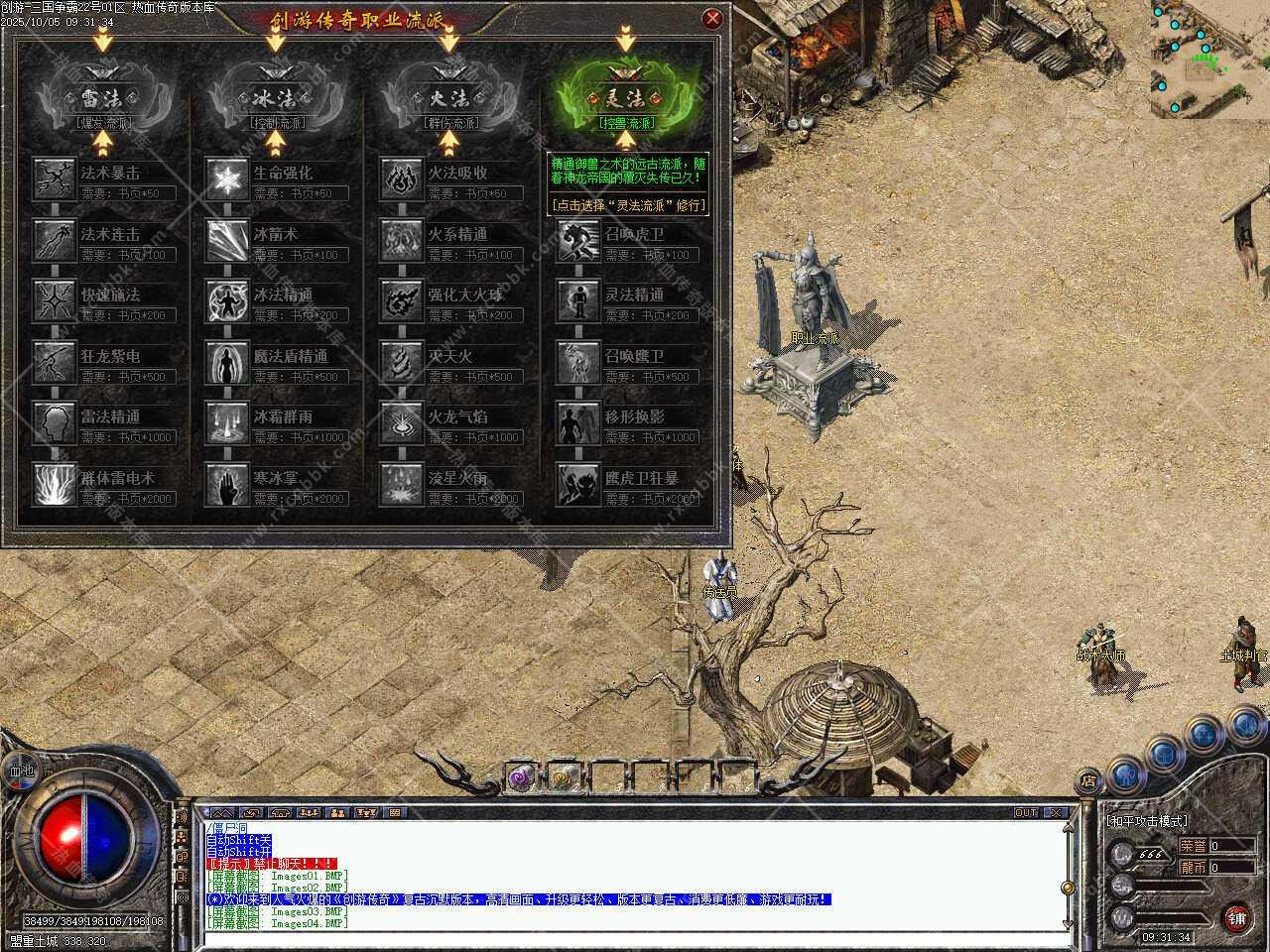Choose the 移形换影 teleport skill
1270x952 pixels.
pos(576,423)
